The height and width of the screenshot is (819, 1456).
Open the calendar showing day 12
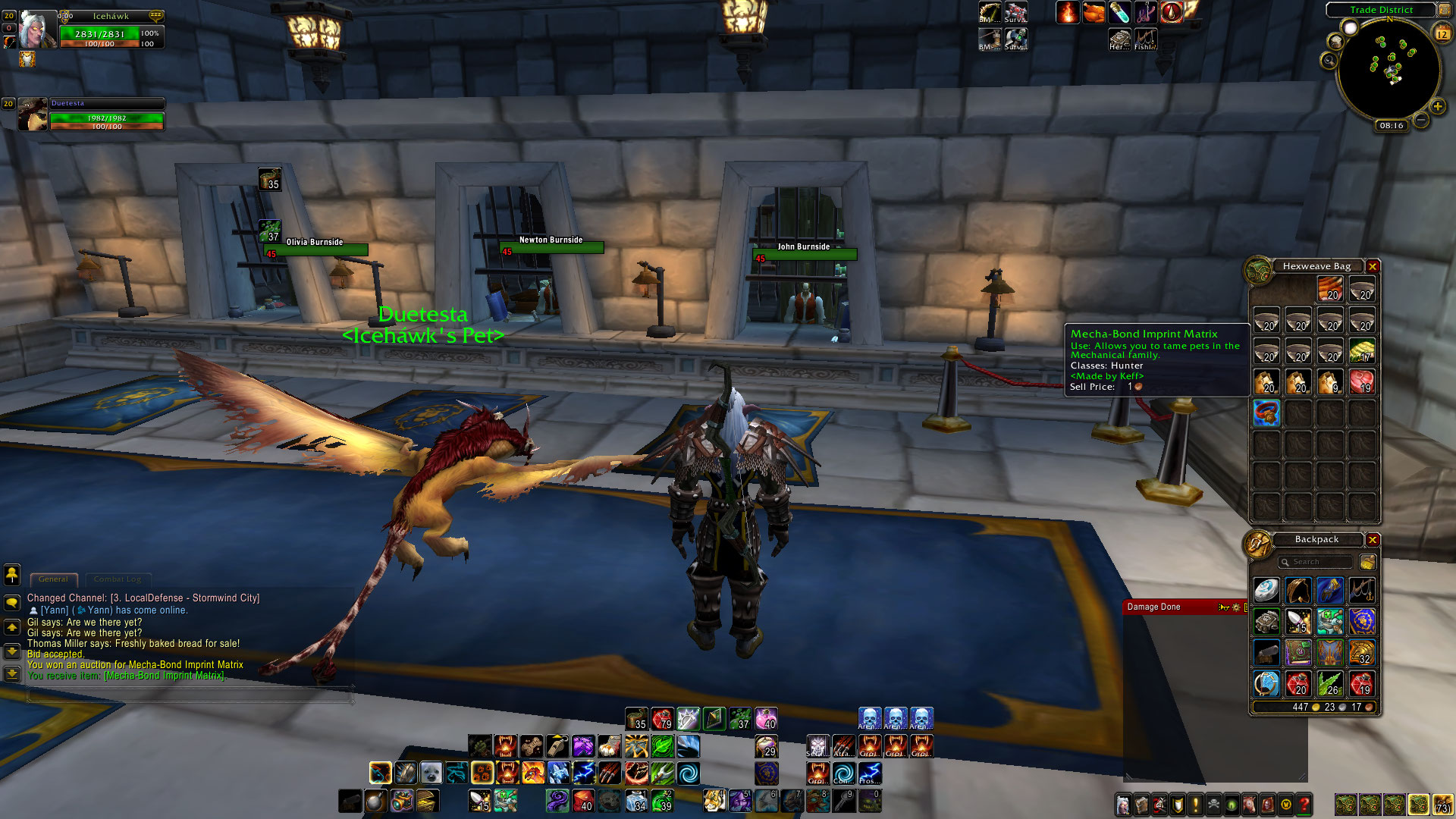pyautogui.click(x=1442, y=34)
